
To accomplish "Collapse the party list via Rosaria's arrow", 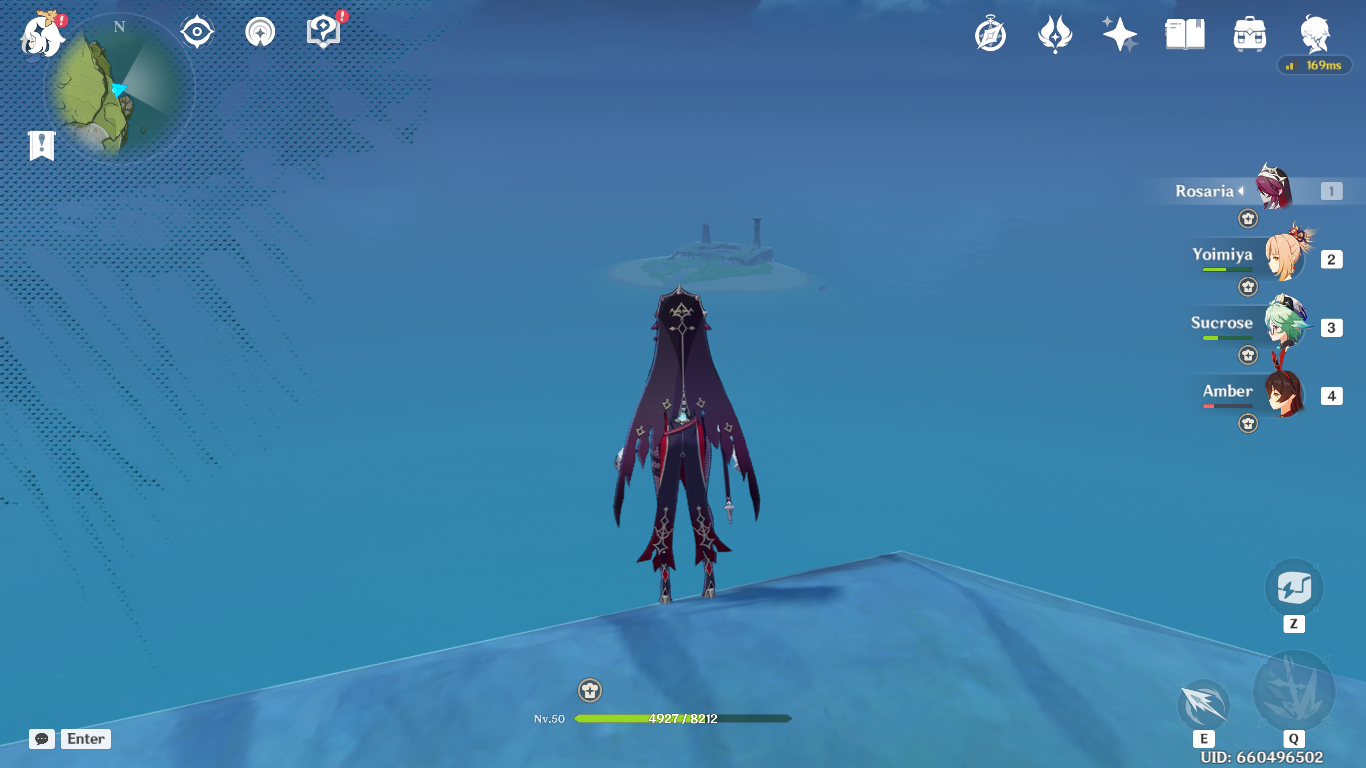I will tap(1240, 190).
